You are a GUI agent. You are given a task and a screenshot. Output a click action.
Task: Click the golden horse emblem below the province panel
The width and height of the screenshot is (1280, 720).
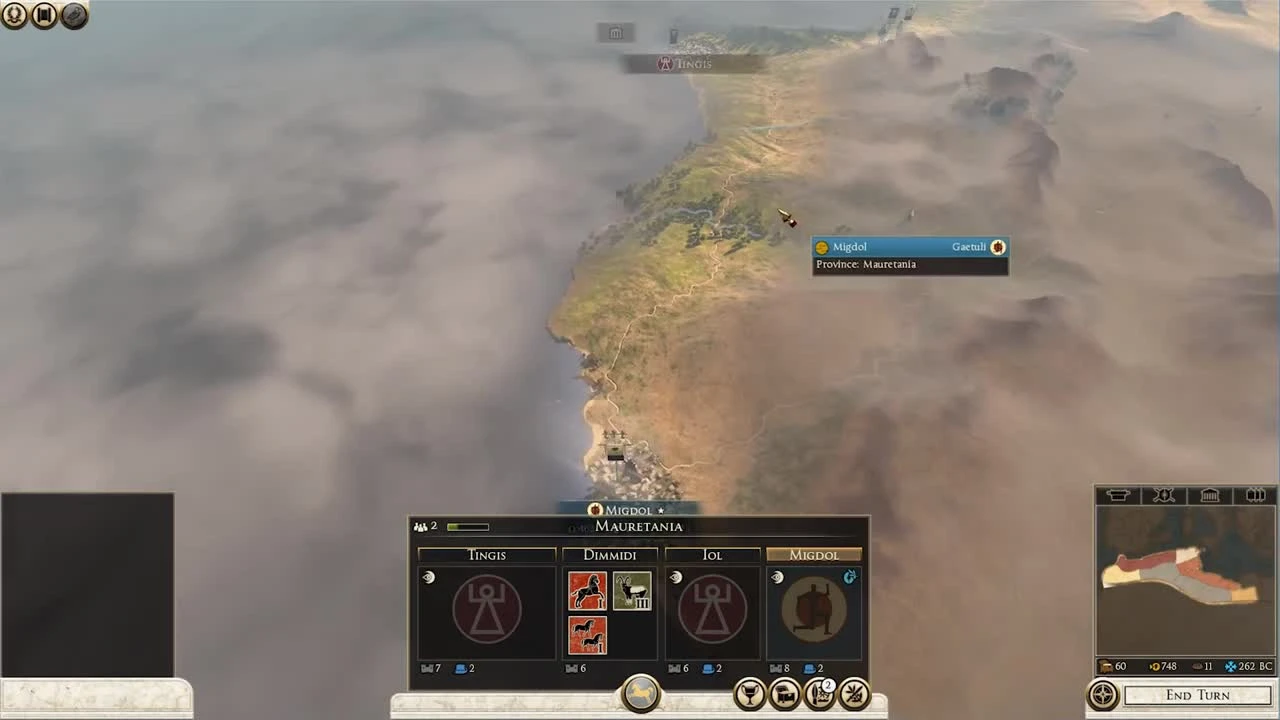[640, 690]
